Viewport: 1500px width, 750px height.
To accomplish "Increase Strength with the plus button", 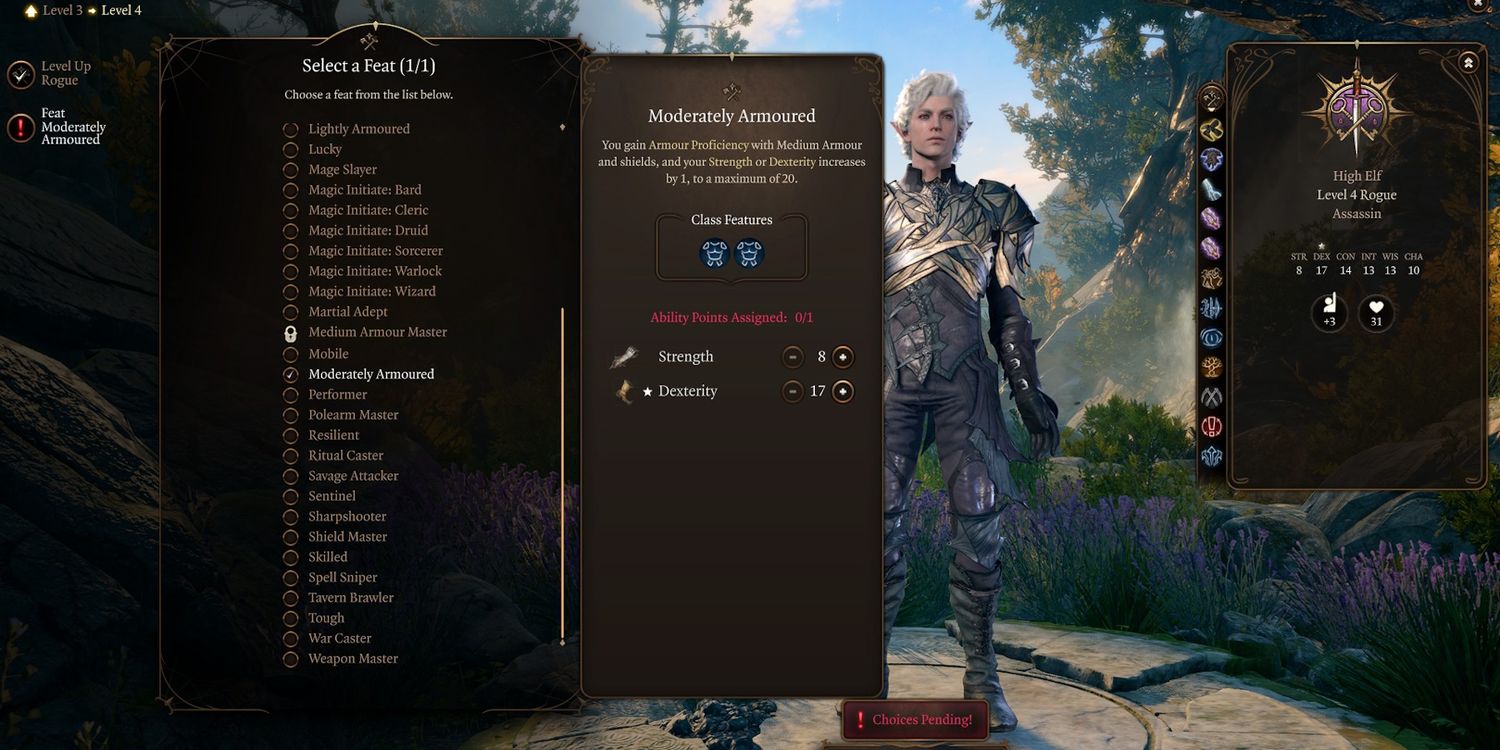I will [843, 357].
